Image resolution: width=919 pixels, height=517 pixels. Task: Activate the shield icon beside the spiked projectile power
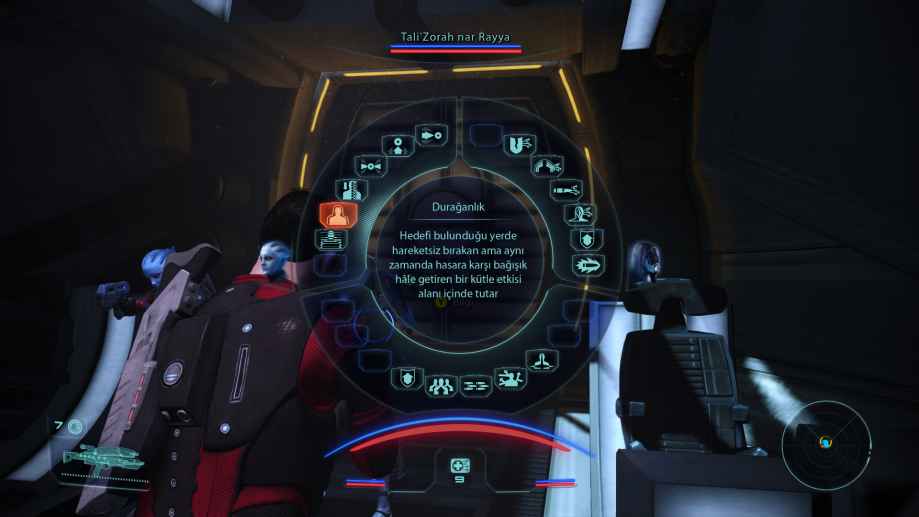583,239
